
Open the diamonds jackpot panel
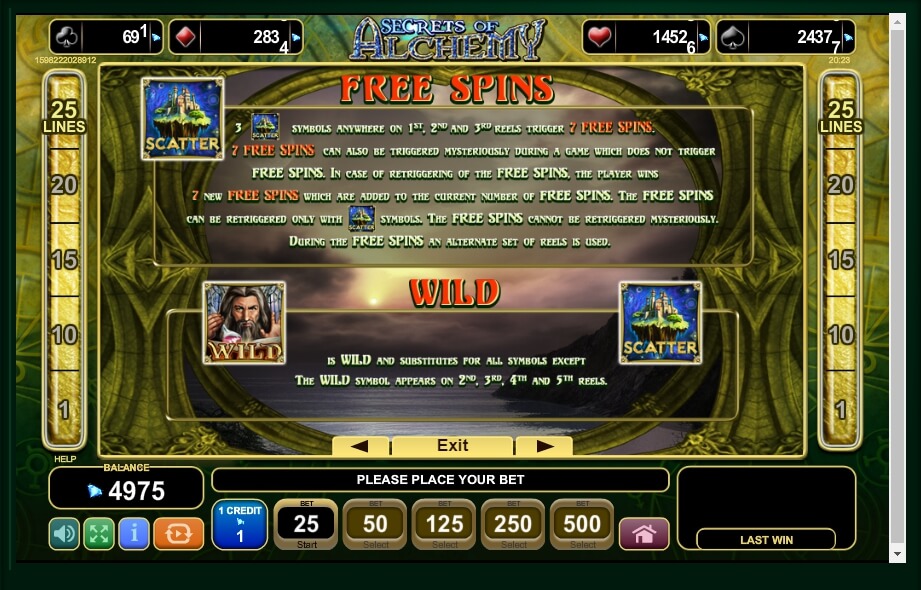(x=236, y=38)
